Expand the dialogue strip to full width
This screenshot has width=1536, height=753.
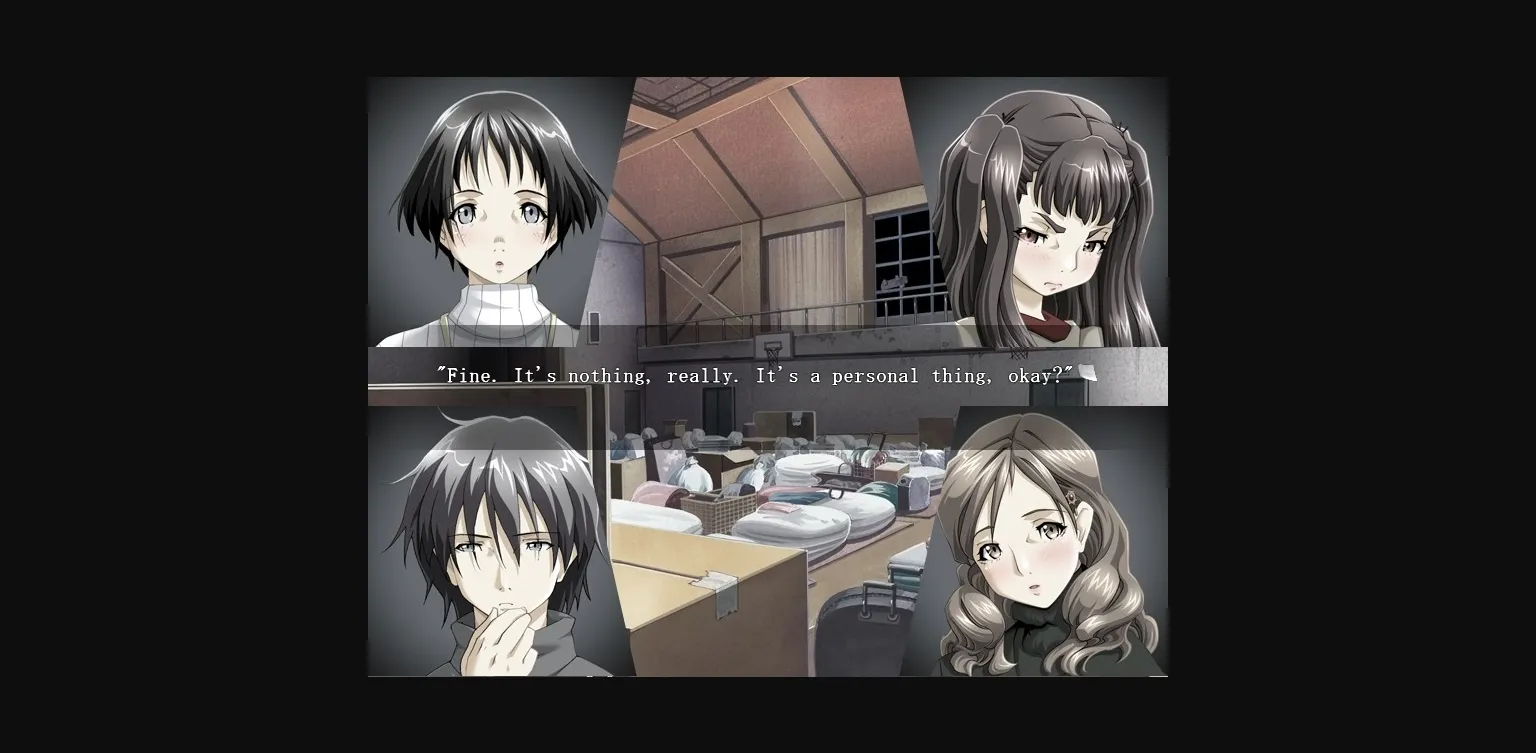[x=768, y=376]
